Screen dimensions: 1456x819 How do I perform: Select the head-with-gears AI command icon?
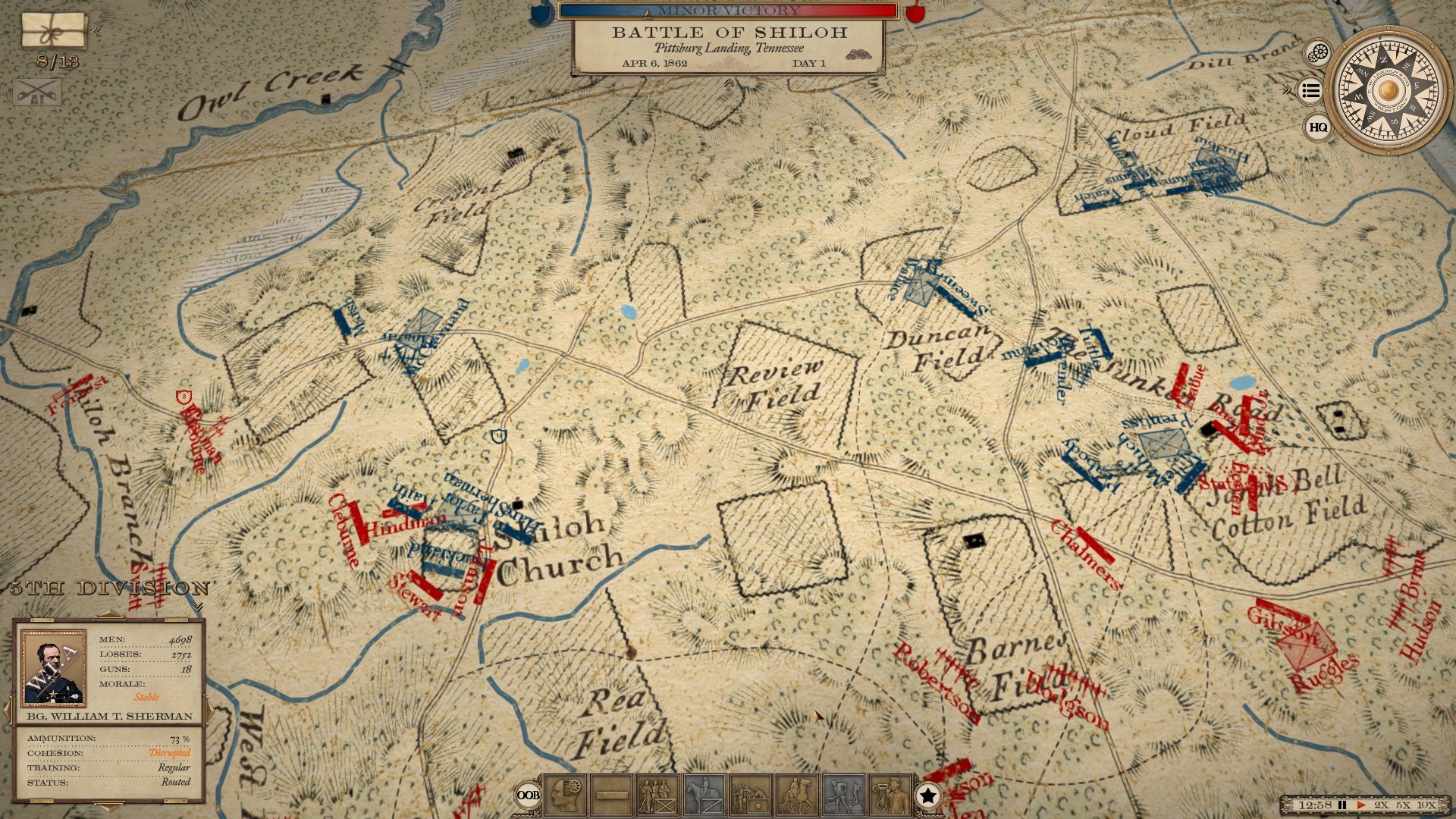click(565, 795)
